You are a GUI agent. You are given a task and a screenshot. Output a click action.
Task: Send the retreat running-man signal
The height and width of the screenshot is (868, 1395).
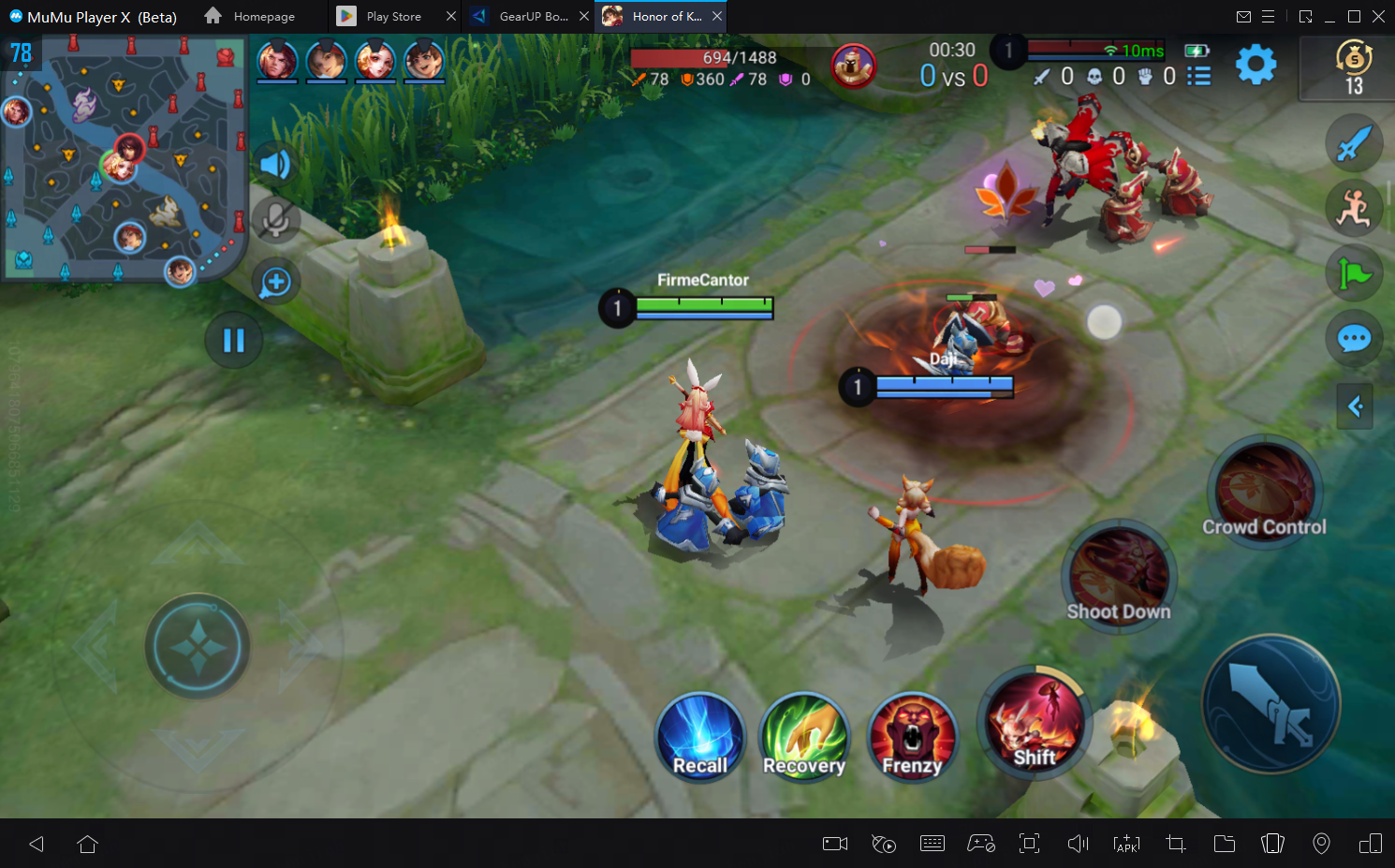(x=1354, y=208)
